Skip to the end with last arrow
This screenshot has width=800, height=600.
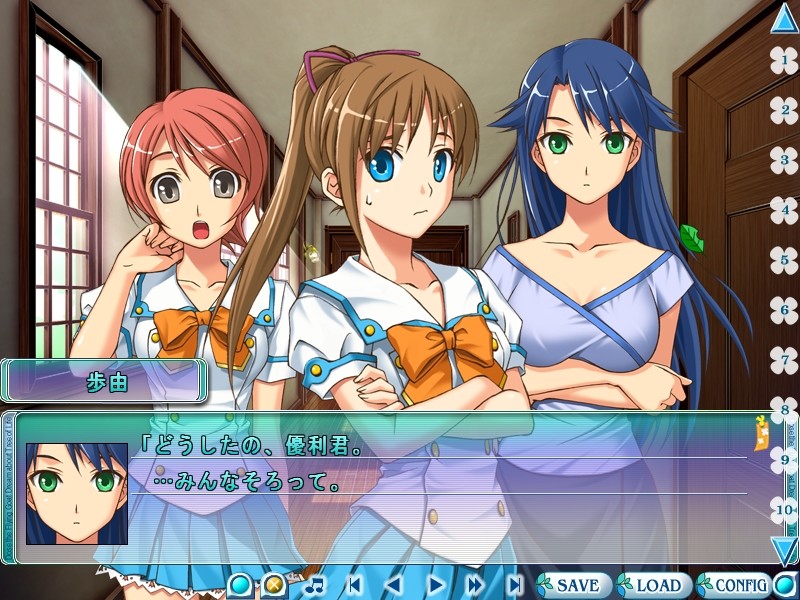coord(514,584)
